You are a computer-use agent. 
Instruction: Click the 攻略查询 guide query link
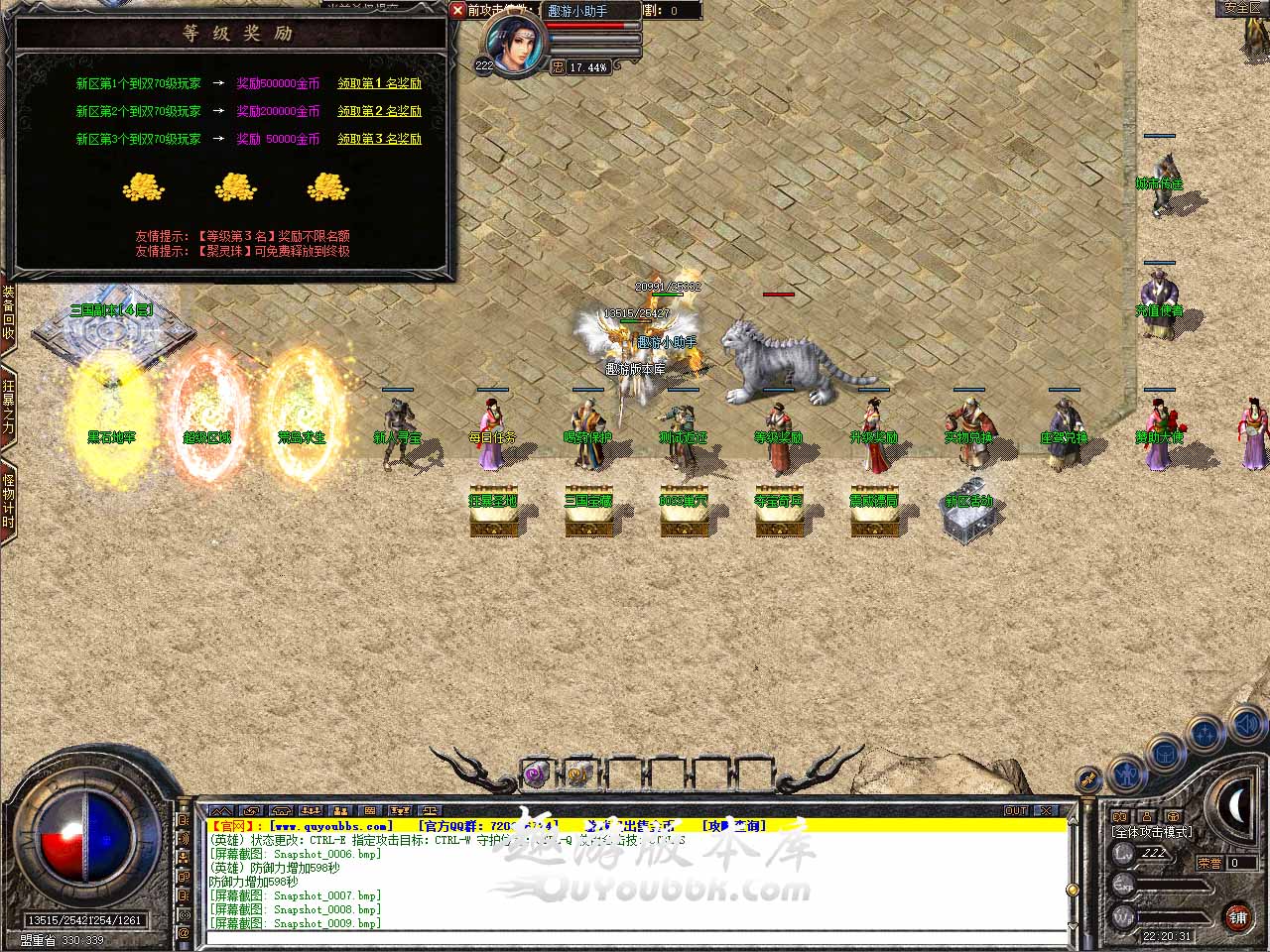point(734,825)
